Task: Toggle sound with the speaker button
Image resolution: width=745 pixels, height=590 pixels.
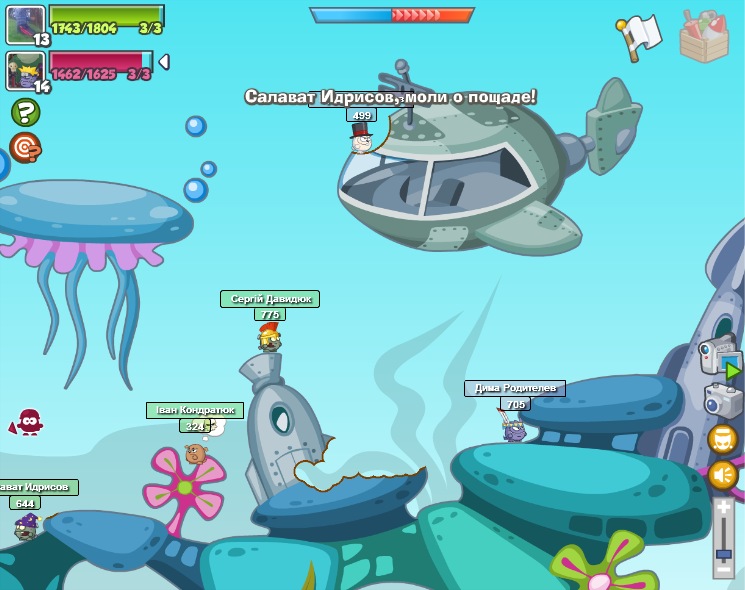Action: tap(723, 475)
